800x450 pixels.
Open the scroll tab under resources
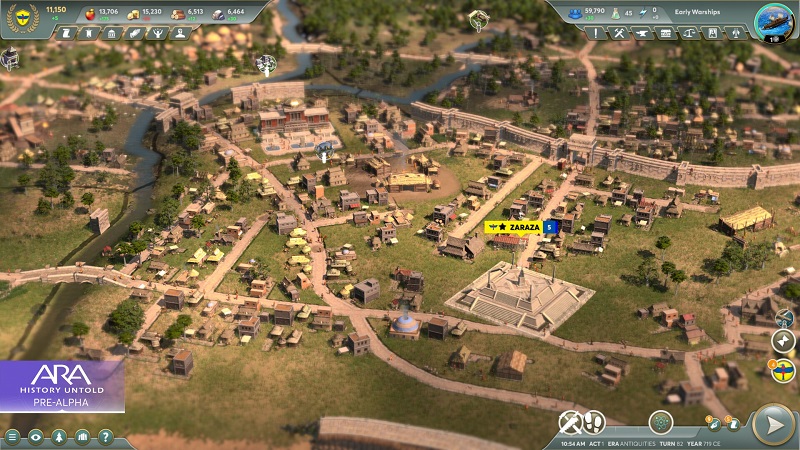pos(66,33)
